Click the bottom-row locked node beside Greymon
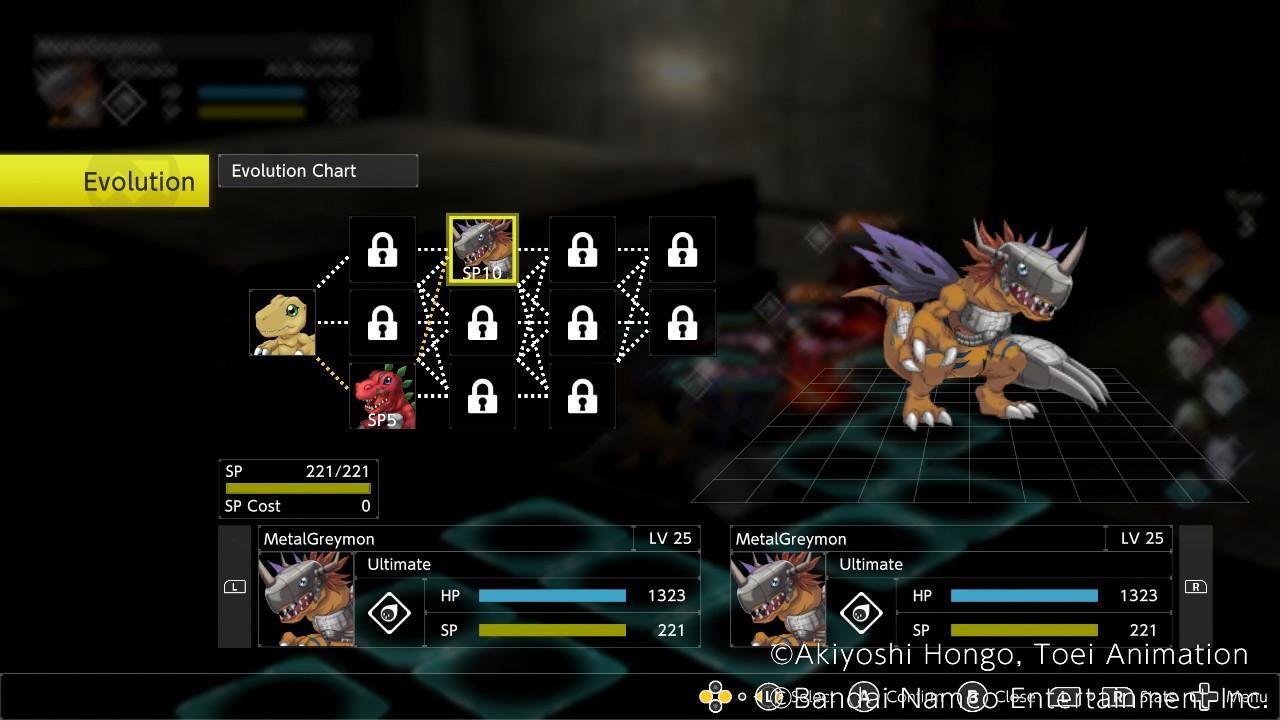This screenshot has width=1280, height=720. [x=482, y=396]
